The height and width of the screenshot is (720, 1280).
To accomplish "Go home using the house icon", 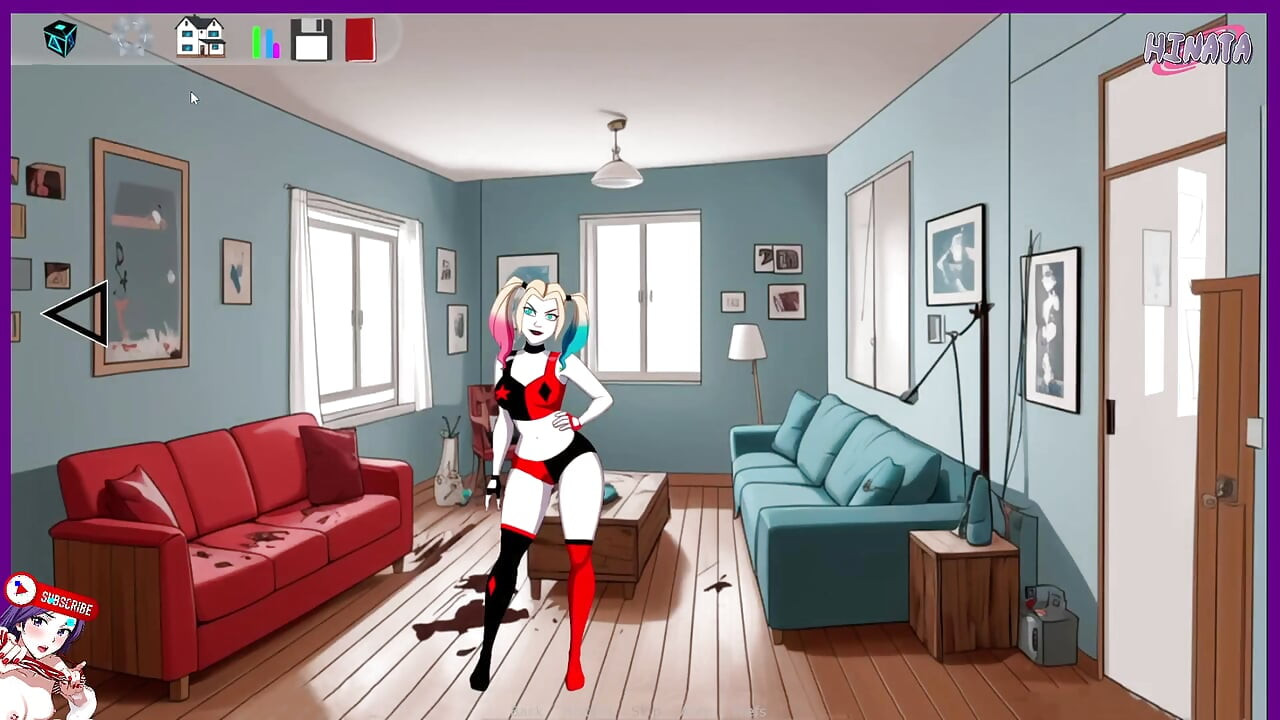I will [x=199, y=38].
